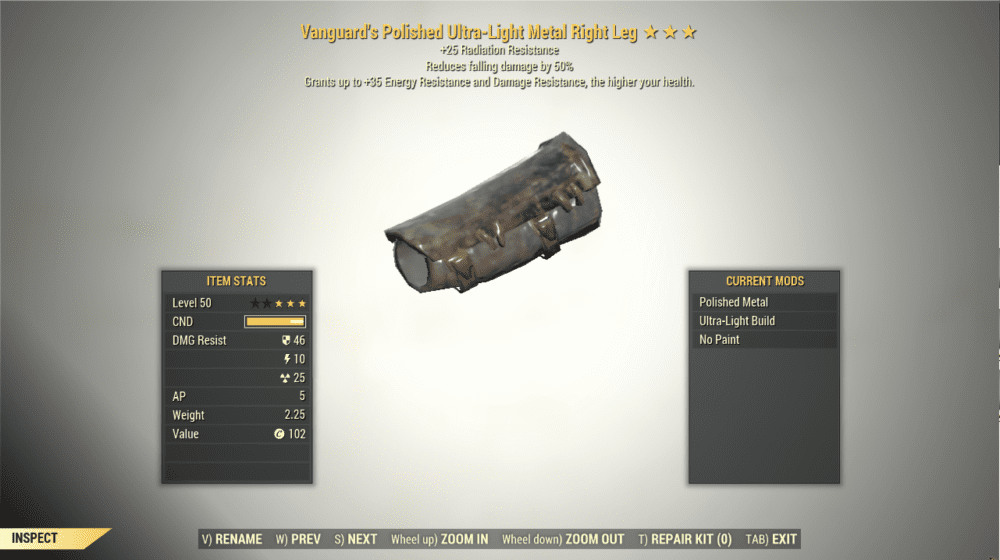The image size is (1000, 560).
Task: Use the Repair Kit (0) option
Action: pos(685,539)
